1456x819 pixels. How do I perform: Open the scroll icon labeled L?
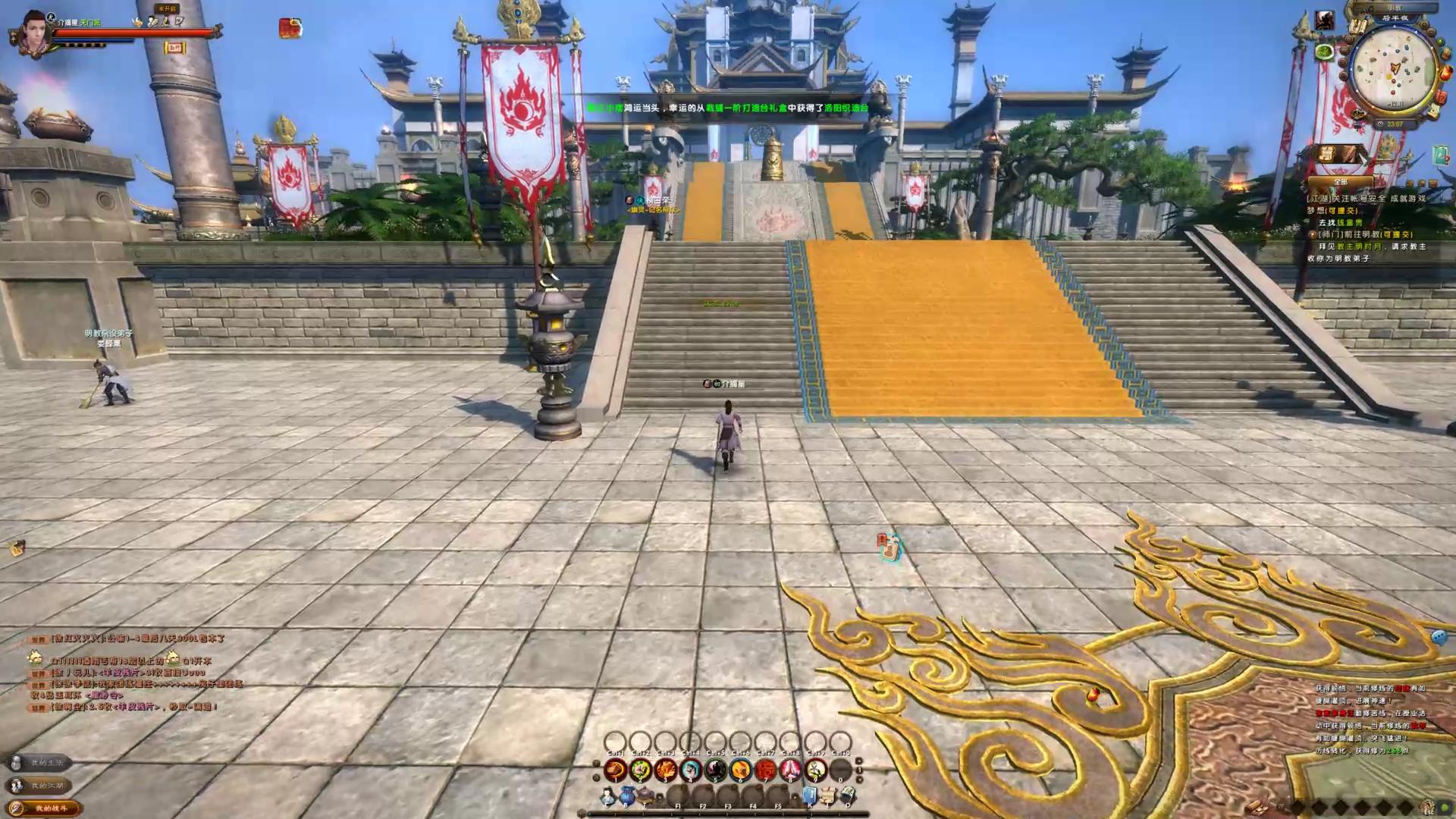point(829,796)
